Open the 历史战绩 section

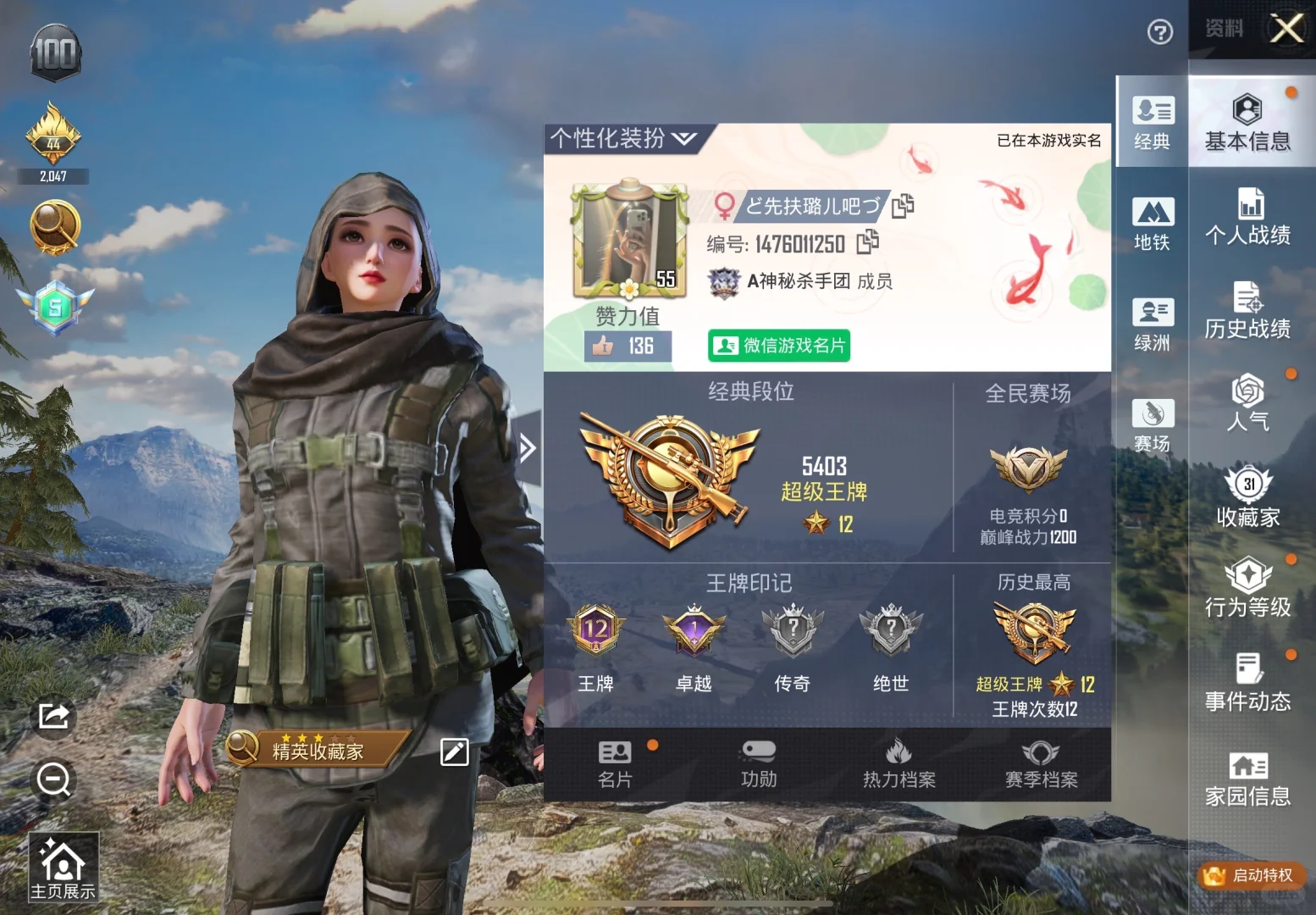pyautogui.click(x=1247, y=311)
